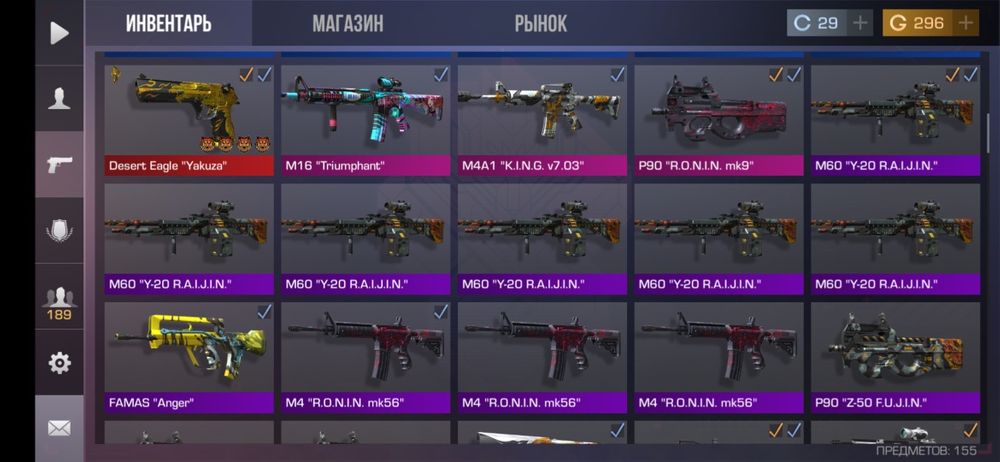The height and width of the screenshot is (462, 1000).
Task: Open the profile silhouette section
Action: [59, 98]
